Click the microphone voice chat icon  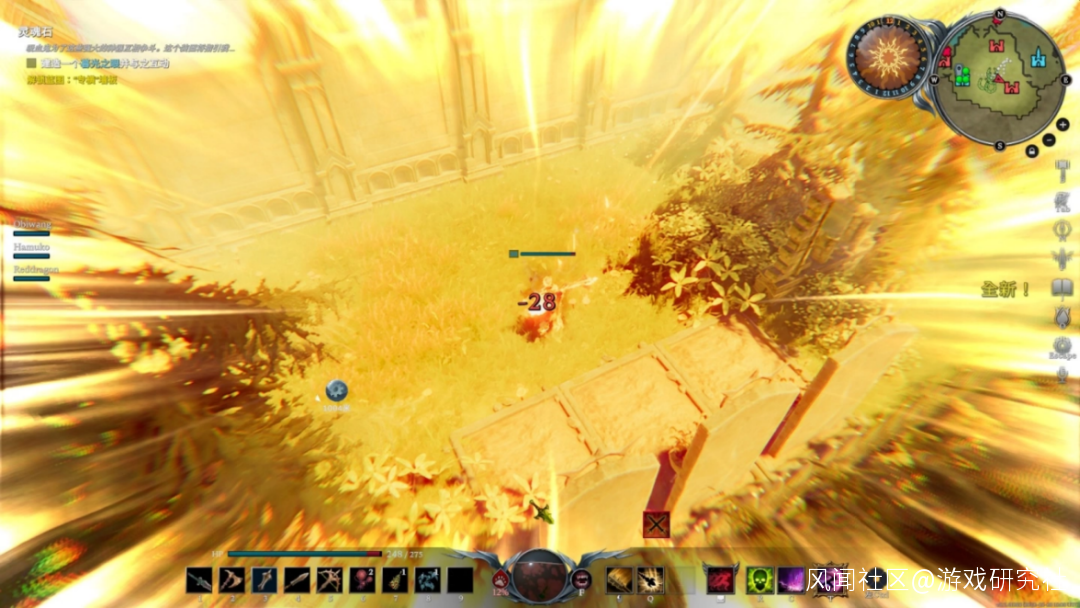[x=1062, y=374]
